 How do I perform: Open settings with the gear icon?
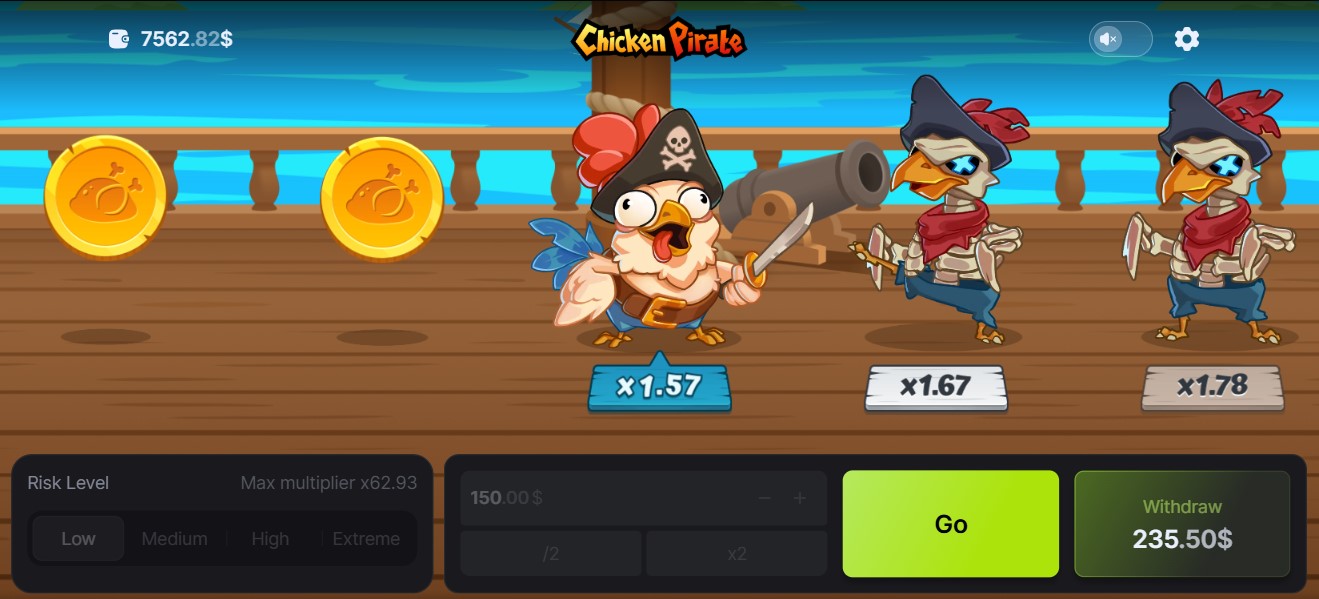tap(1186, 39)
